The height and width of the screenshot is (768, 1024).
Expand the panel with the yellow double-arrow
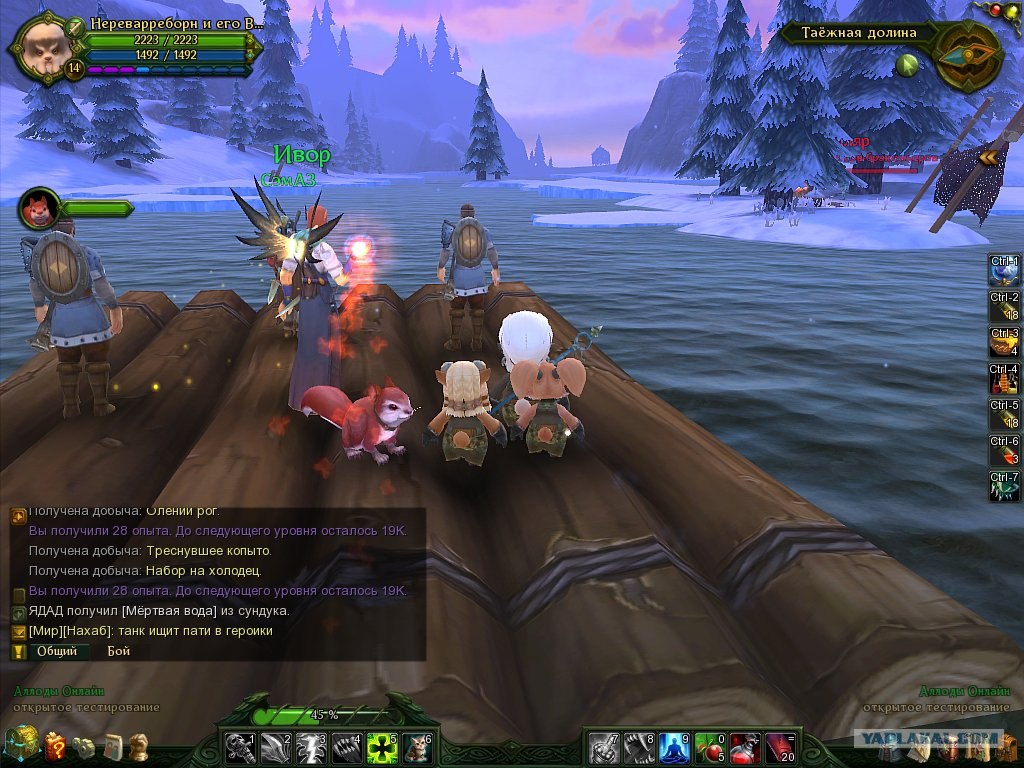point(990,156)
